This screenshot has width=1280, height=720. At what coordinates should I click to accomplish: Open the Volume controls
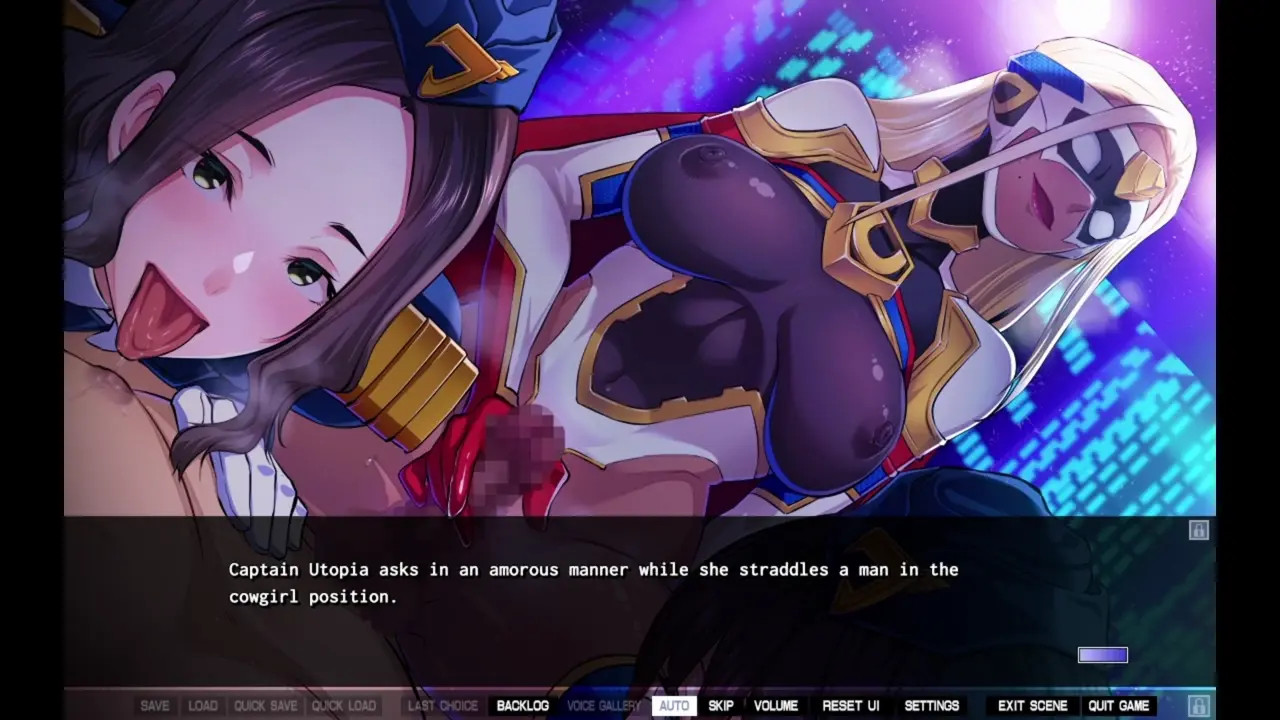click(776, 705)
